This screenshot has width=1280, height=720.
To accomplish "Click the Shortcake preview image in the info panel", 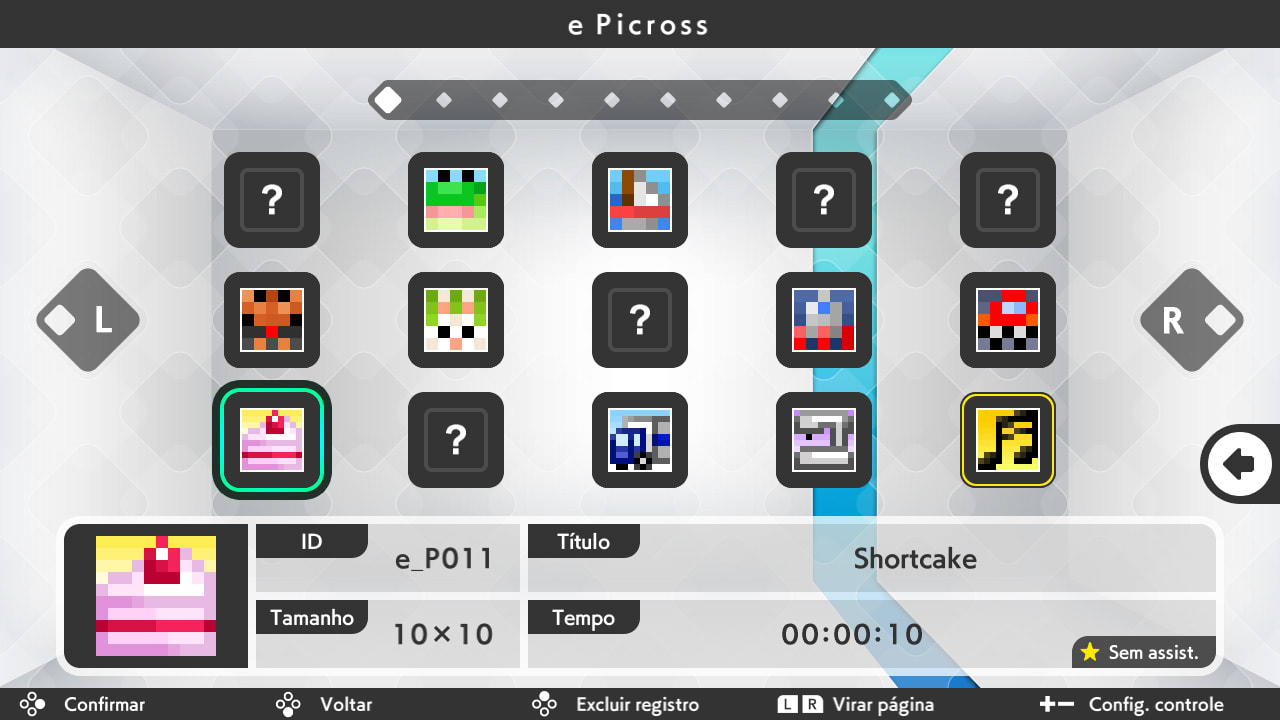I will pos(155,595).
